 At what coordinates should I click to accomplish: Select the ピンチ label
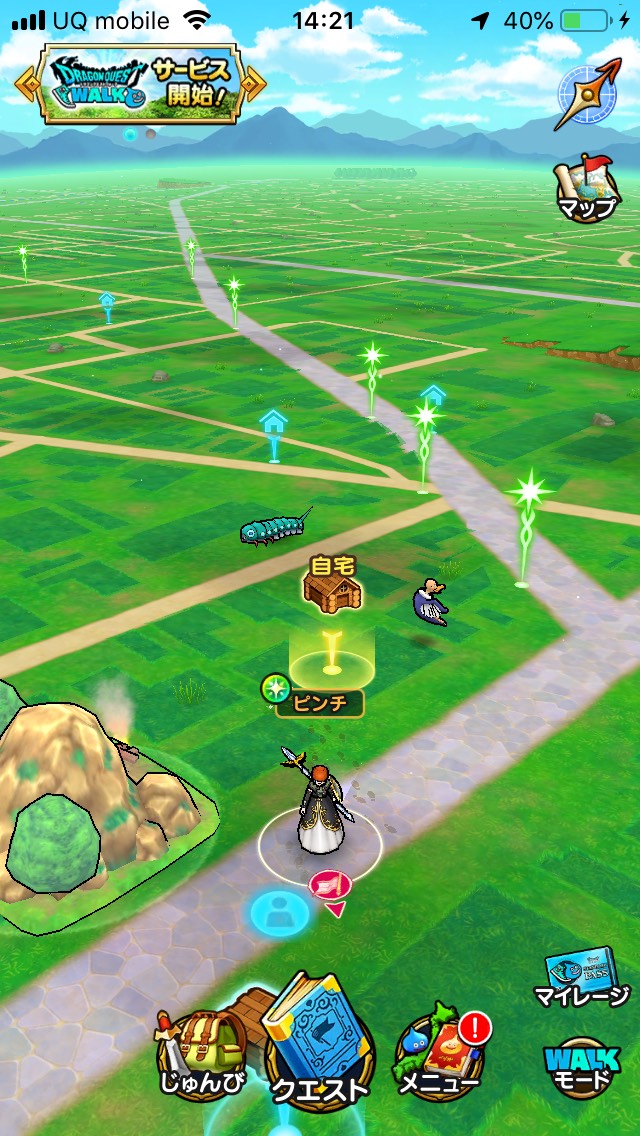pos(318,703)
